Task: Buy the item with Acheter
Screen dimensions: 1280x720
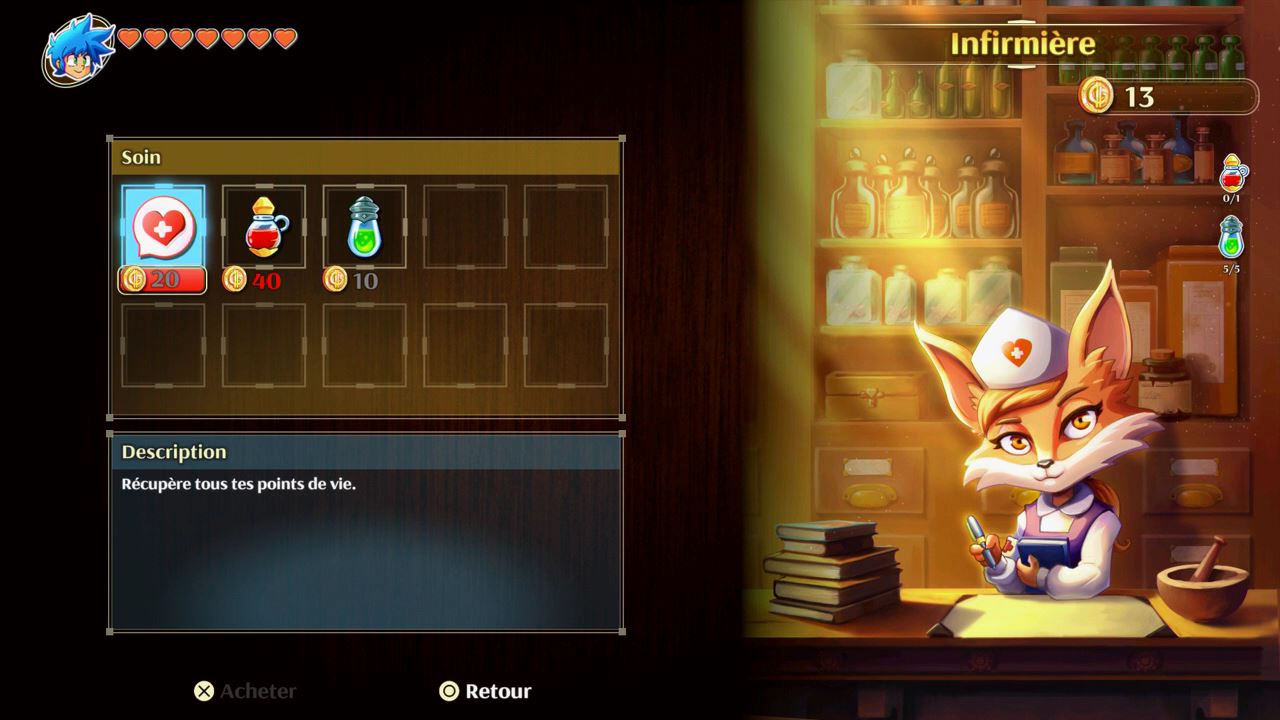Action: (245, 691)
